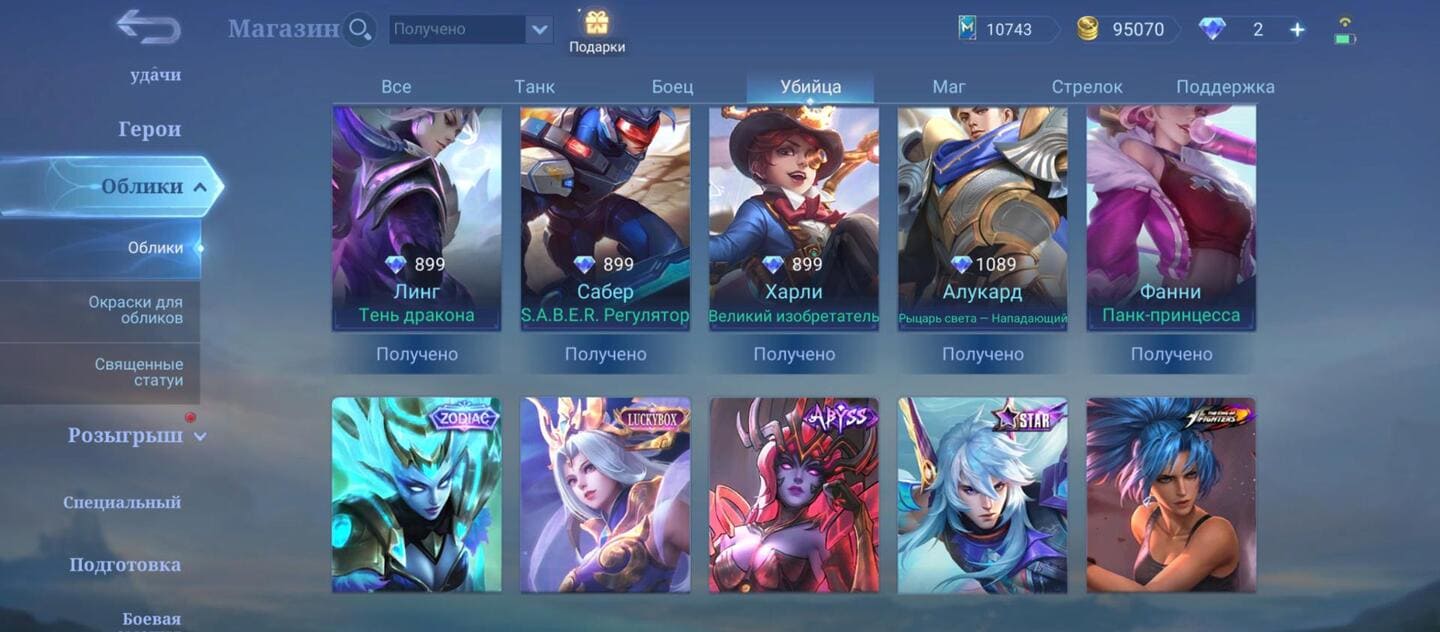Switch to the Маг tab
Viewport: 1440px width, 632px height.
(948, 87)
